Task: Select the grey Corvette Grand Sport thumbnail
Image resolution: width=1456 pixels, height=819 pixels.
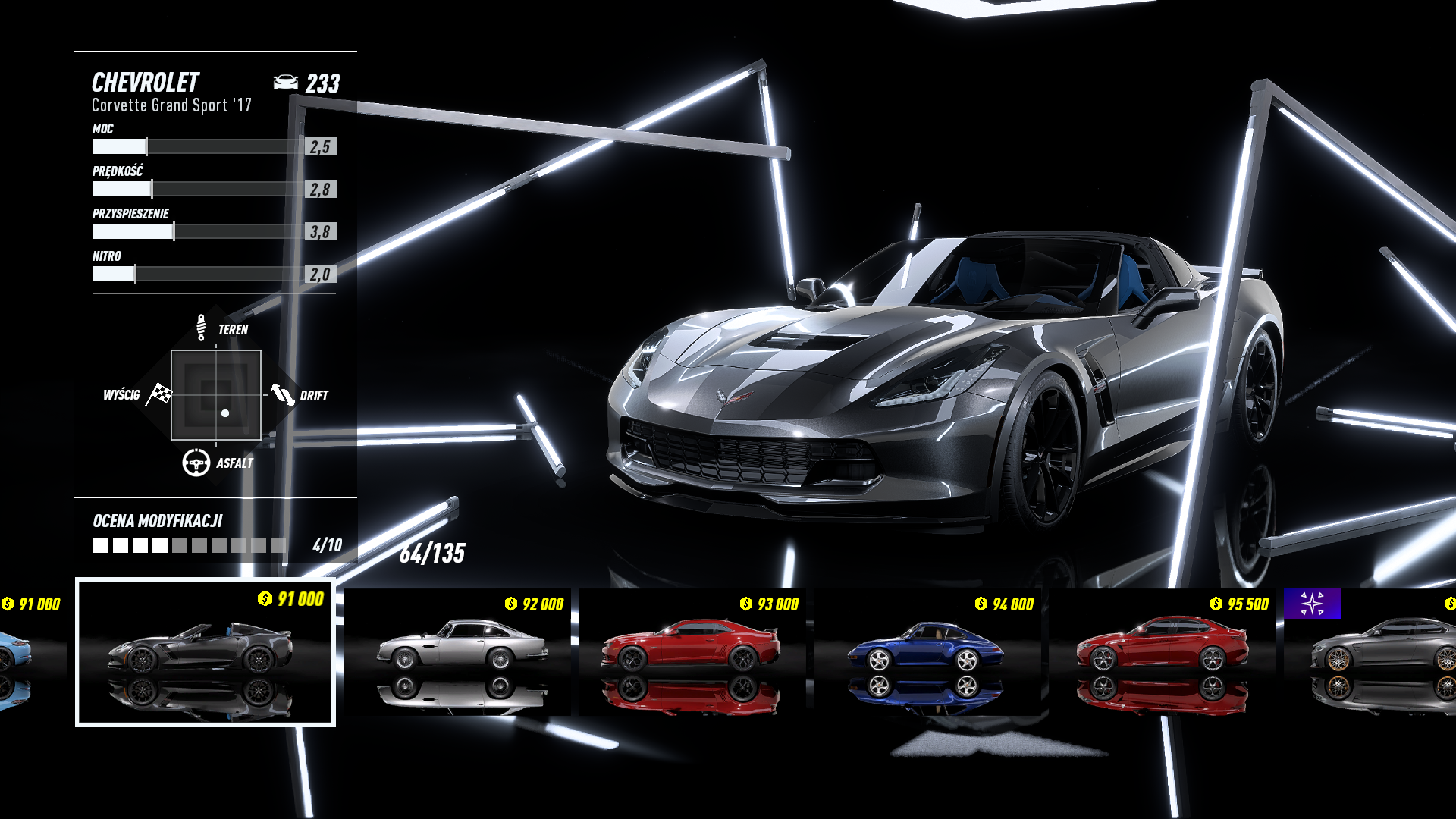Action: click(x=205, y=652)
